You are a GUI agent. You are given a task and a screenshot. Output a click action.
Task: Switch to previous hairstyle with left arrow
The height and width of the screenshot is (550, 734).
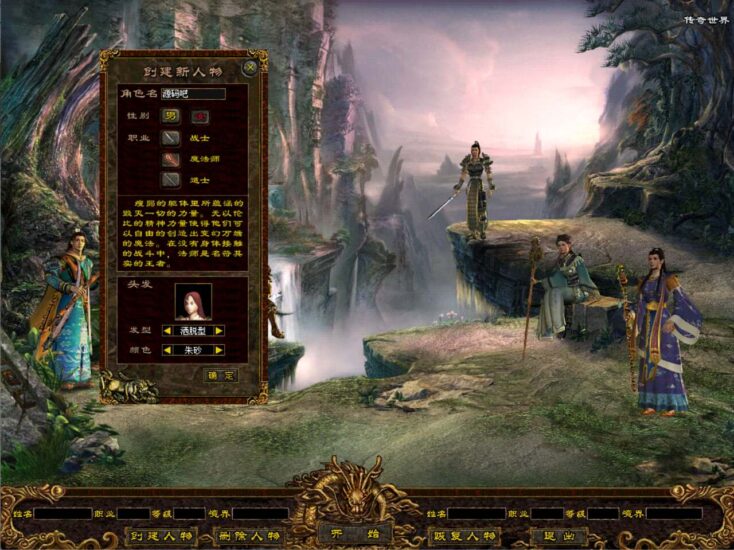(x=167, y=330)
